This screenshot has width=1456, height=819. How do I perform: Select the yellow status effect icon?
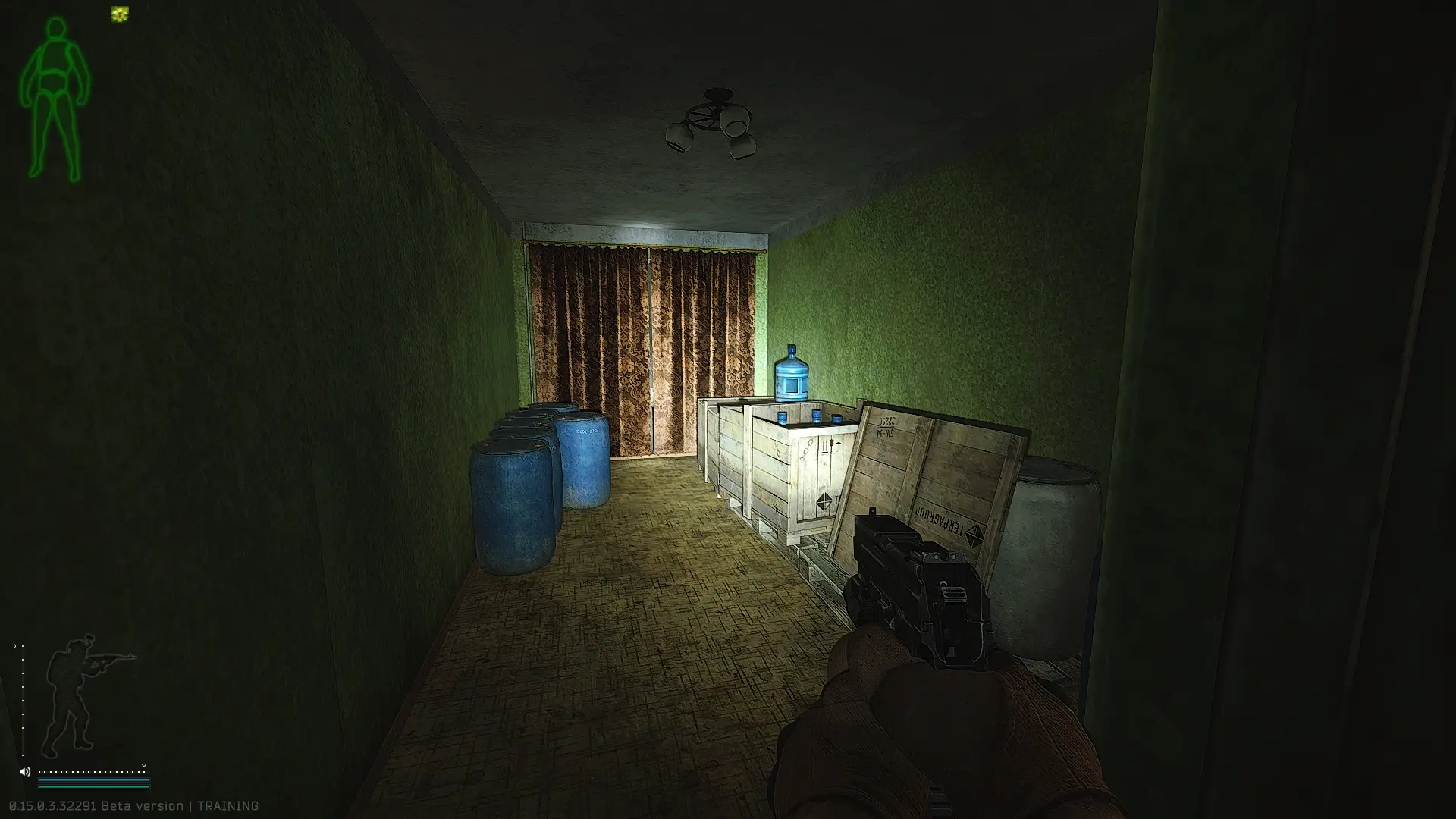point(120,14)
